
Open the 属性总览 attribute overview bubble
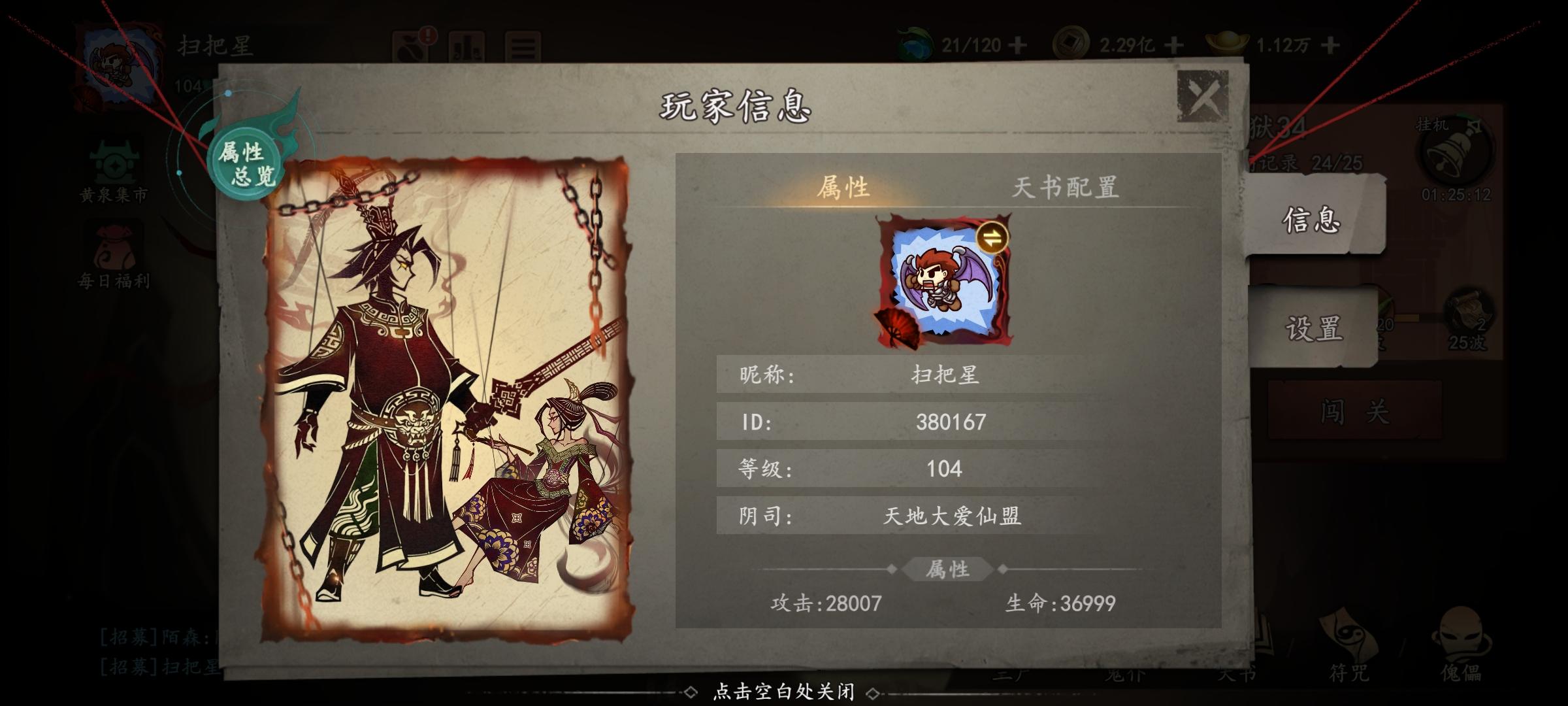pyautogui.click(x=244, y=162)
